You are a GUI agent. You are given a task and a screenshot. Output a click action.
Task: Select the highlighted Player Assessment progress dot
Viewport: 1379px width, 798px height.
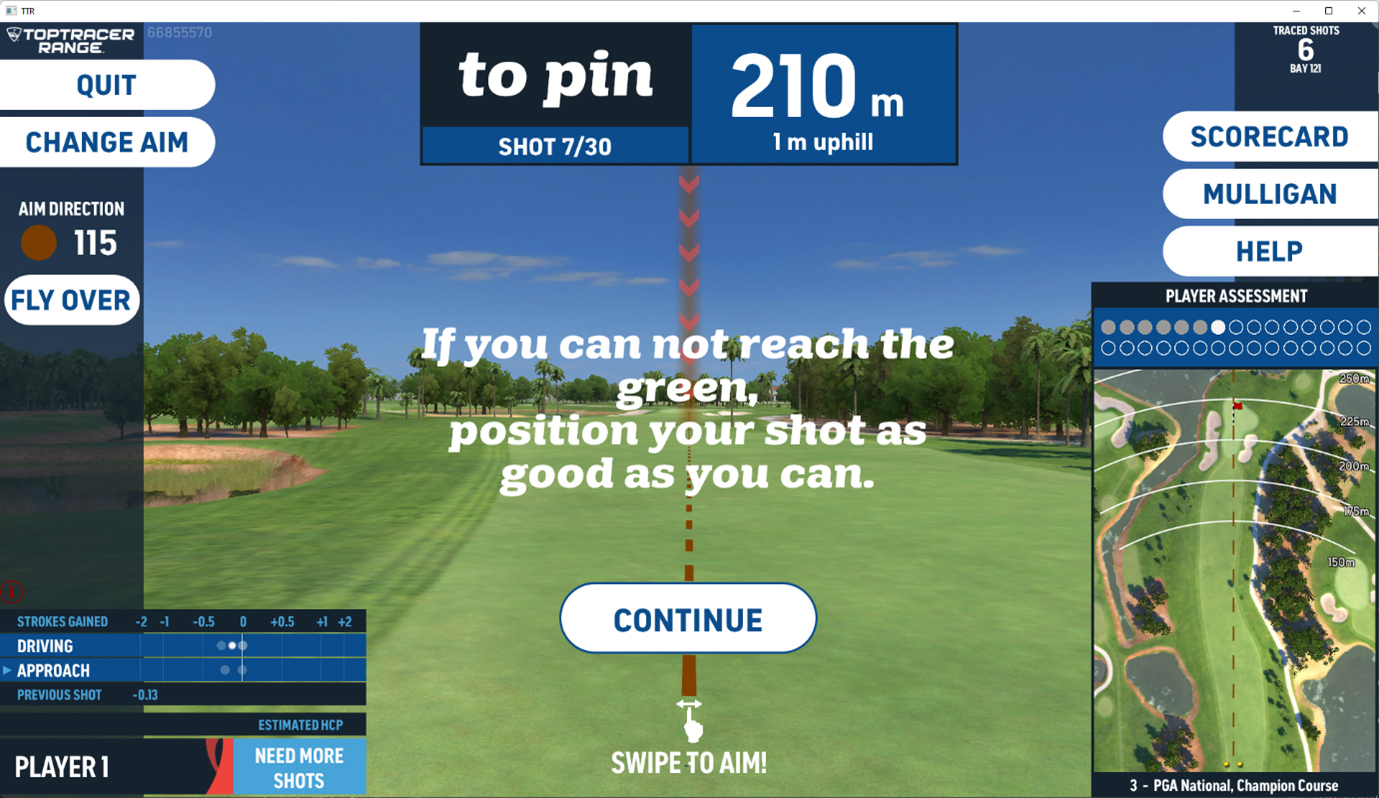tap(1216, 325)
